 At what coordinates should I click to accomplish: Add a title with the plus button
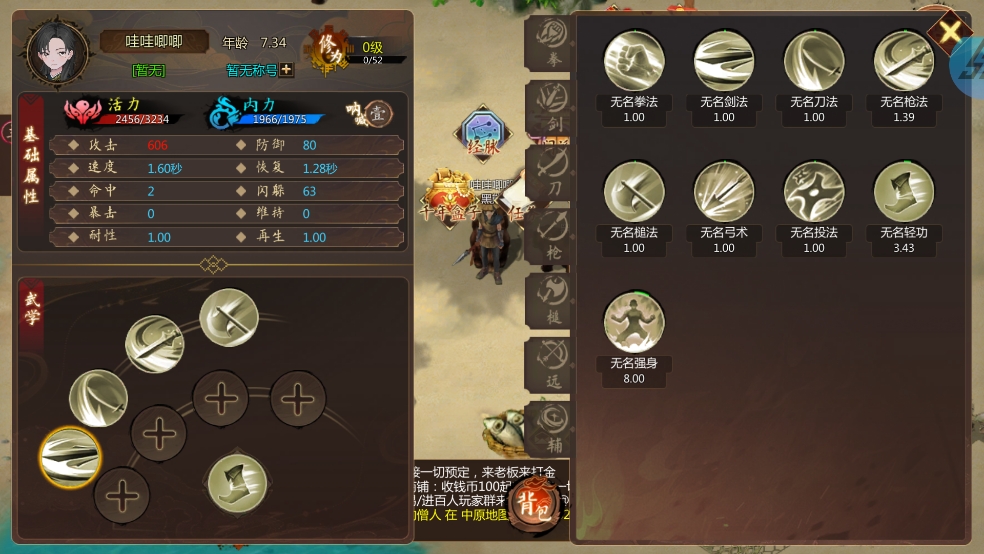286,70
